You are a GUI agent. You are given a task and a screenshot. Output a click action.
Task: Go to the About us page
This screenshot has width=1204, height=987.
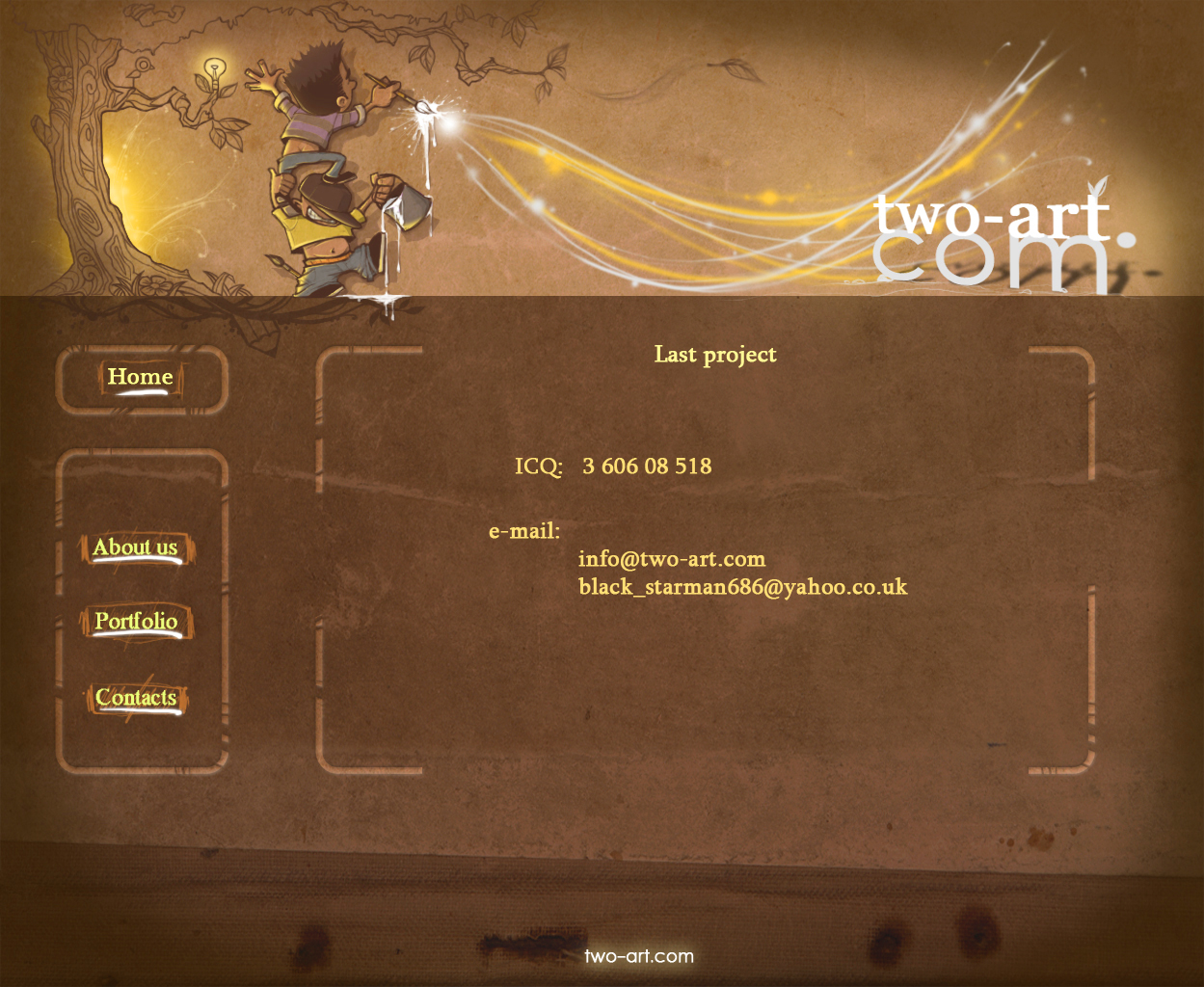click(x=136, y=547)
